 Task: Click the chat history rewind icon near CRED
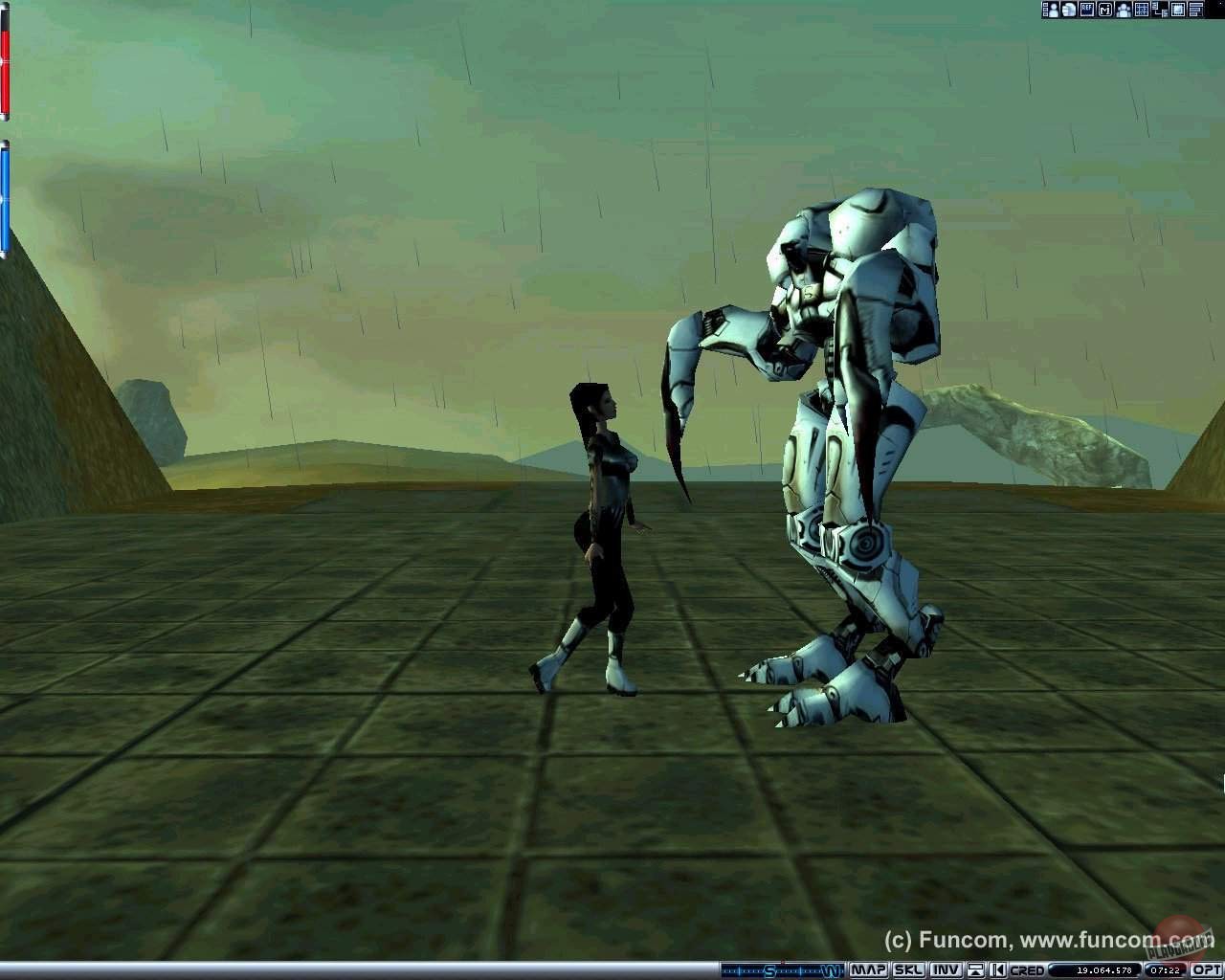tap(997, 970)
